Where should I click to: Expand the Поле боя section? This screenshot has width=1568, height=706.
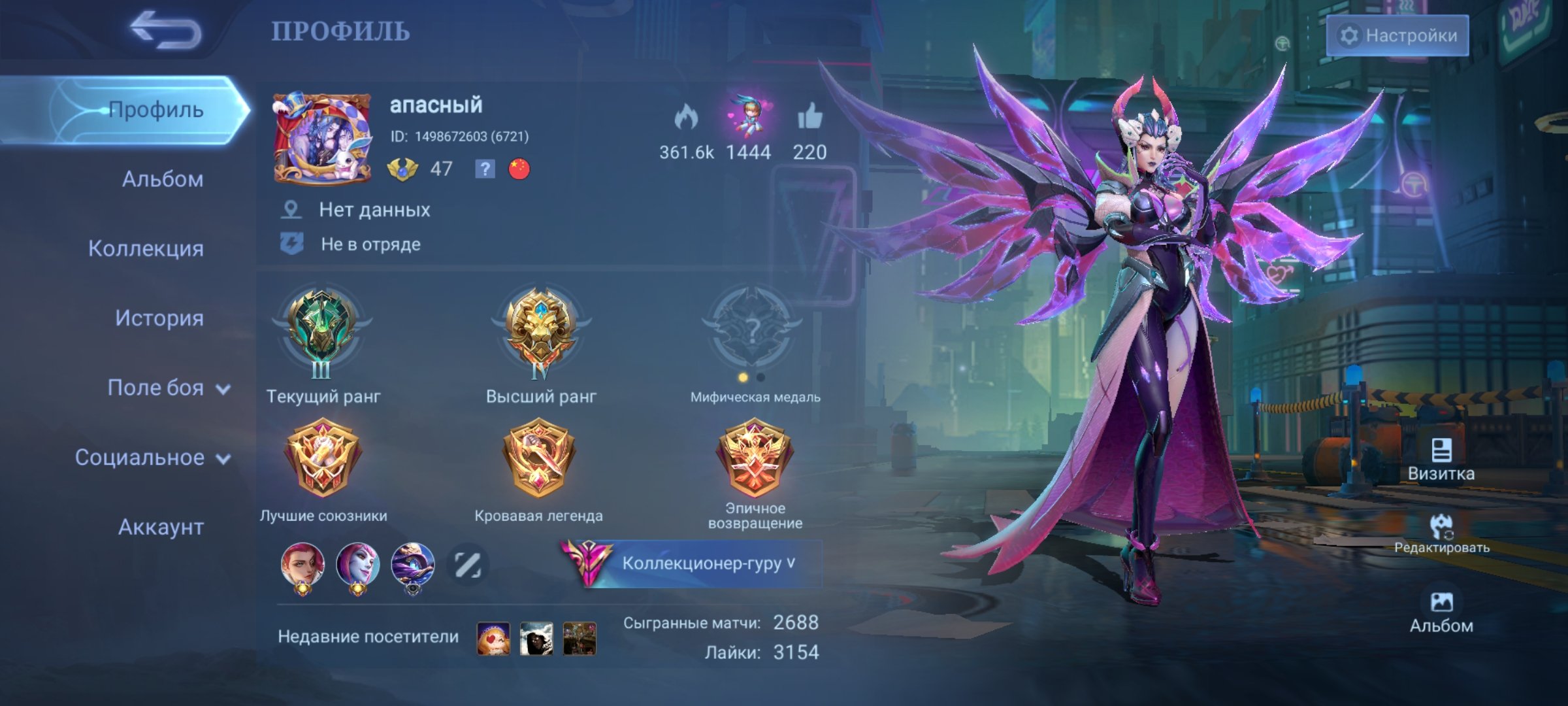click(x=169, y=388)
